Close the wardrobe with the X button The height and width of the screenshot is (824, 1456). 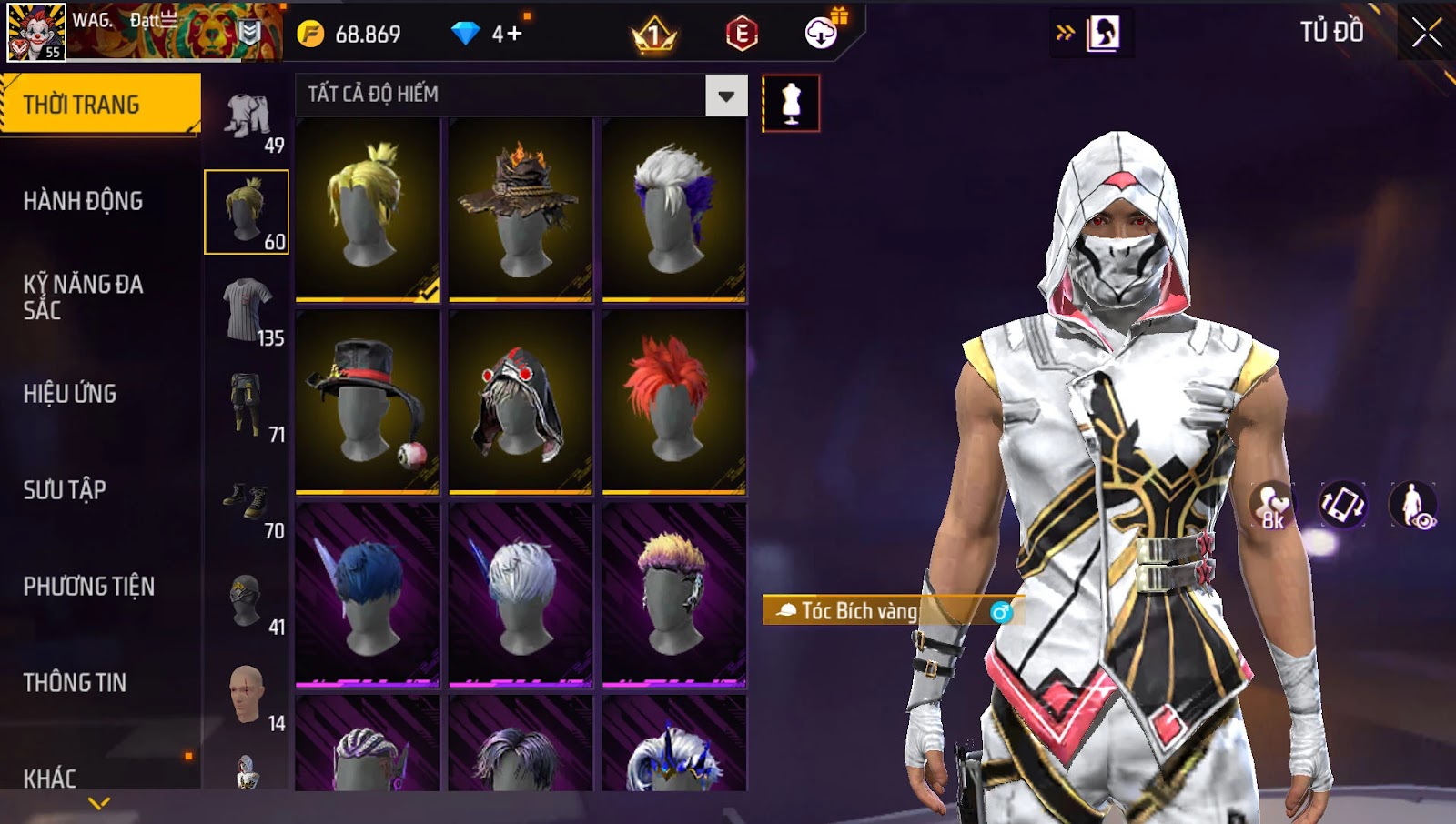[1426, 33]
